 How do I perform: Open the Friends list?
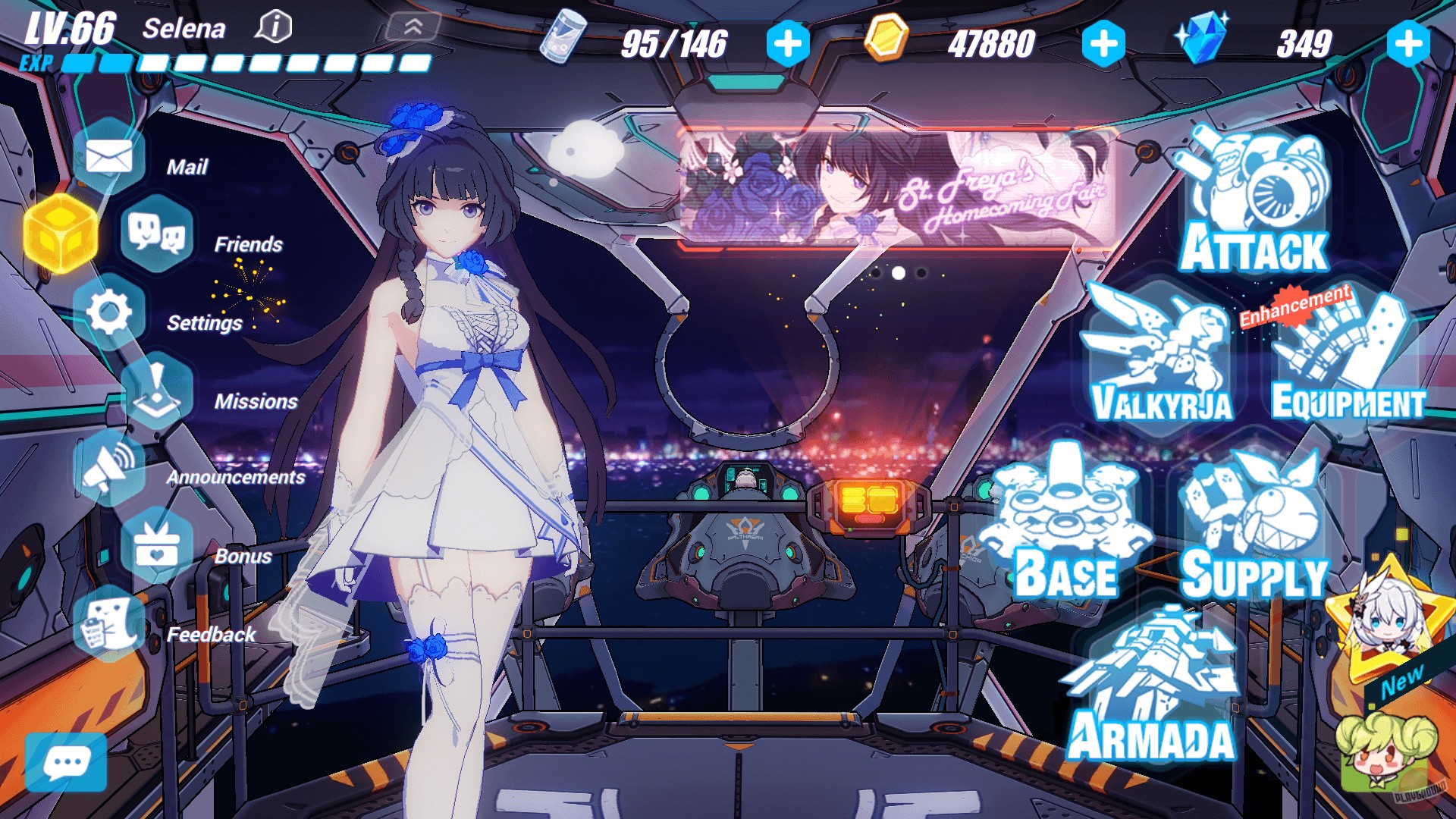(157, 234)
